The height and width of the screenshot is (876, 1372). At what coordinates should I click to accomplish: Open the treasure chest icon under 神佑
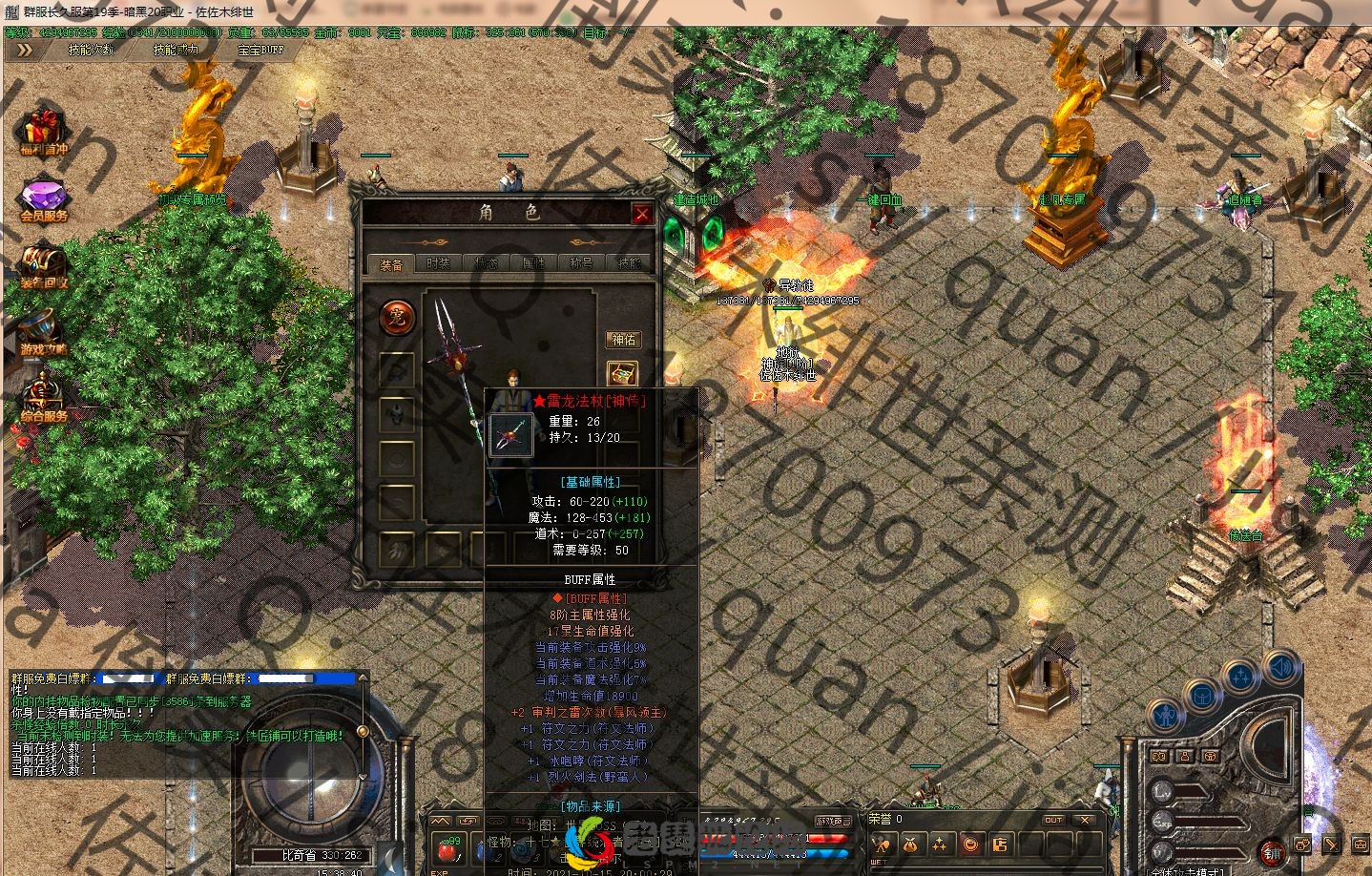tap(622, 373)
